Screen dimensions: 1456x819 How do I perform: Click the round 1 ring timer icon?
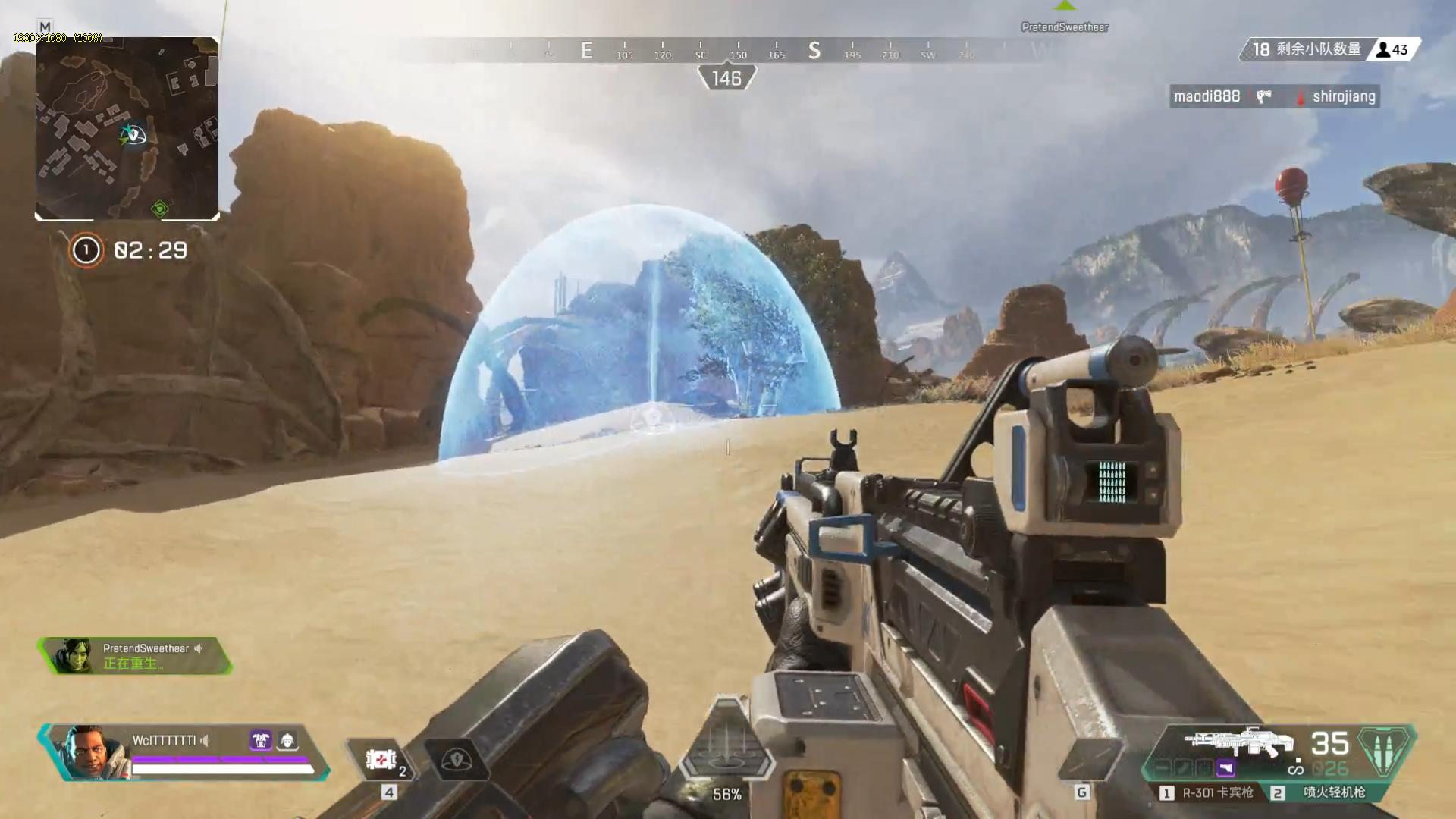(x=86, y=250)
